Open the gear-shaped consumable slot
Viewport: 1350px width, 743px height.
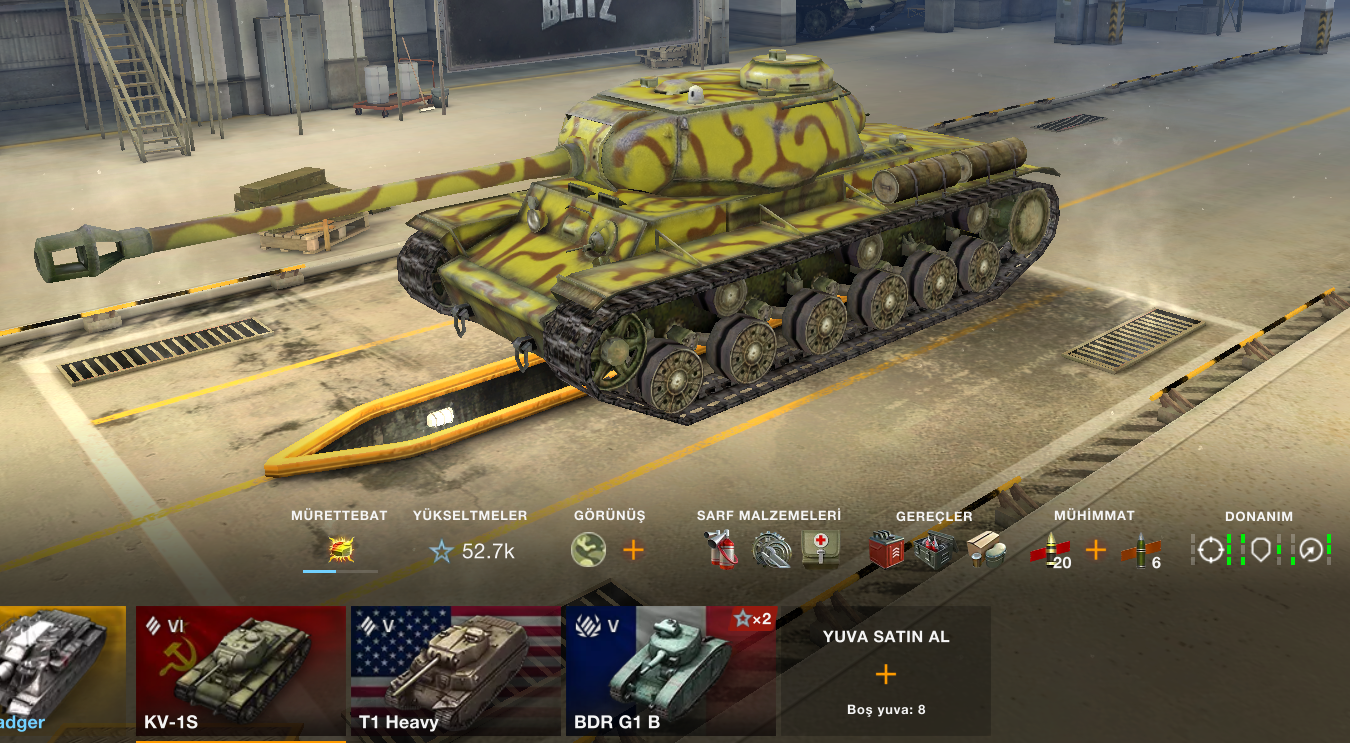point(771,549)
